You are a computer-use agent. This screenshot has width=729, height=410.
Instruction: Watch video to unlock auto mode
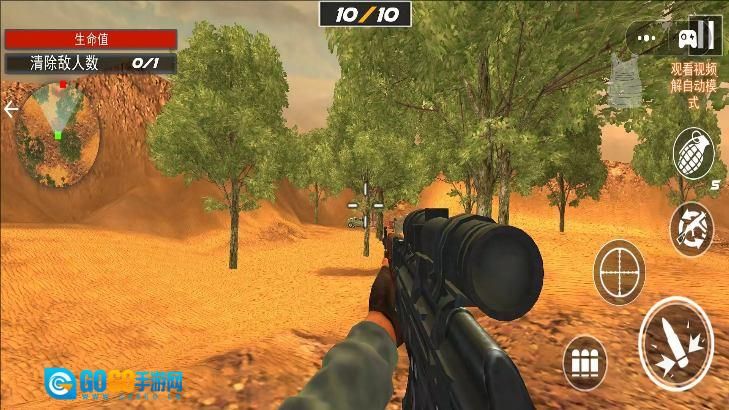tap(694, 85)
